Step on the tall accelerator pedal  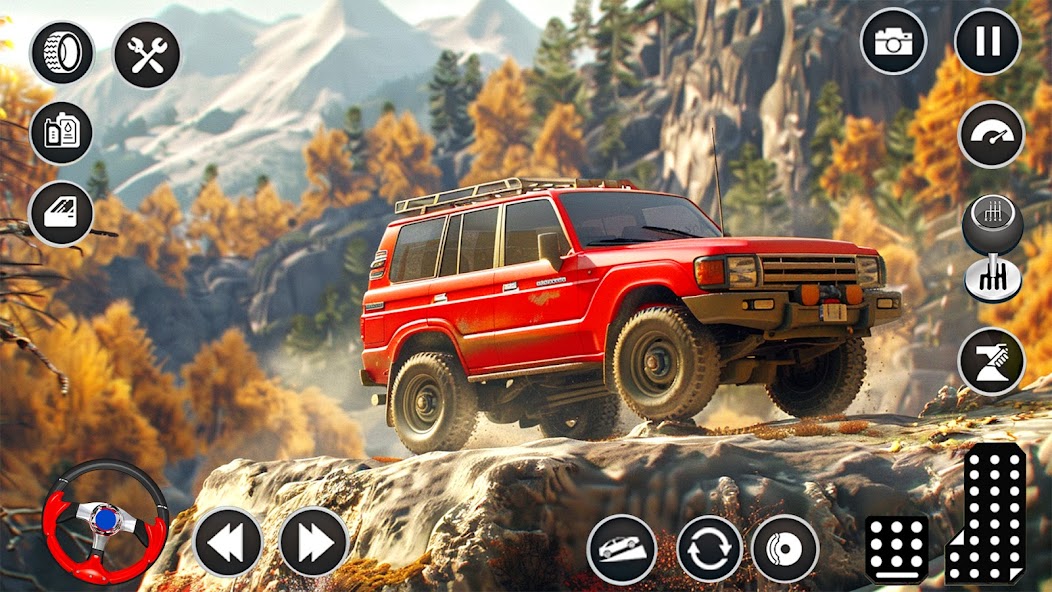point(987,513)
